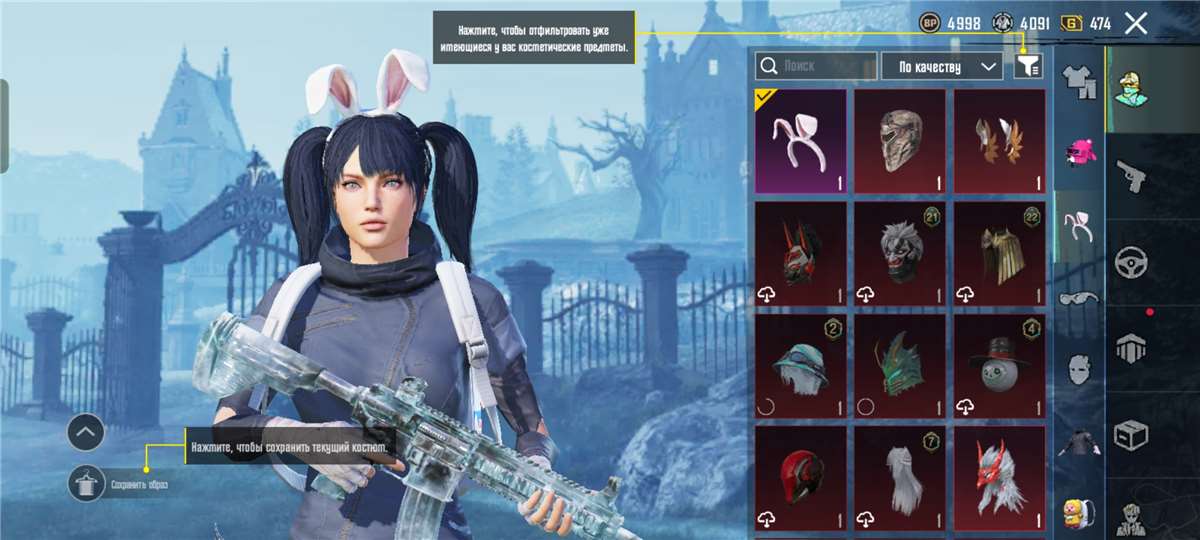Select the feathered wing ornaments item
Viewport: 1200px width, 540px height.
[999, 141]
